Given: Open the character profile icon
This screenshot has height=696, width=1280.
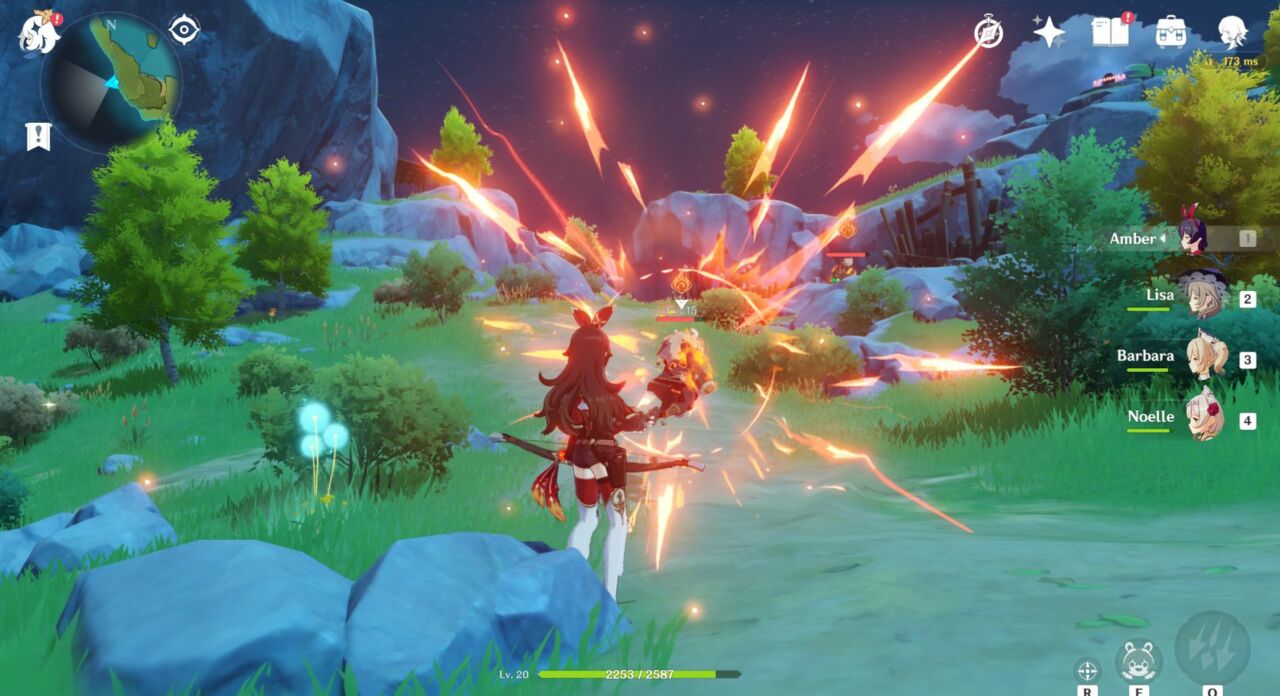Looking at the screenshot, I should (1232, 32).
